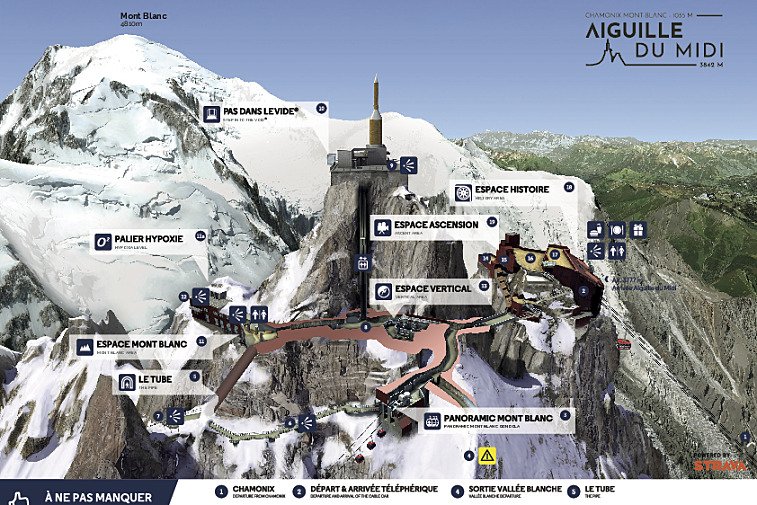
Task: Choose the Départ & Arrivée Téléphérique legend entry
Action: click(366, 491)
